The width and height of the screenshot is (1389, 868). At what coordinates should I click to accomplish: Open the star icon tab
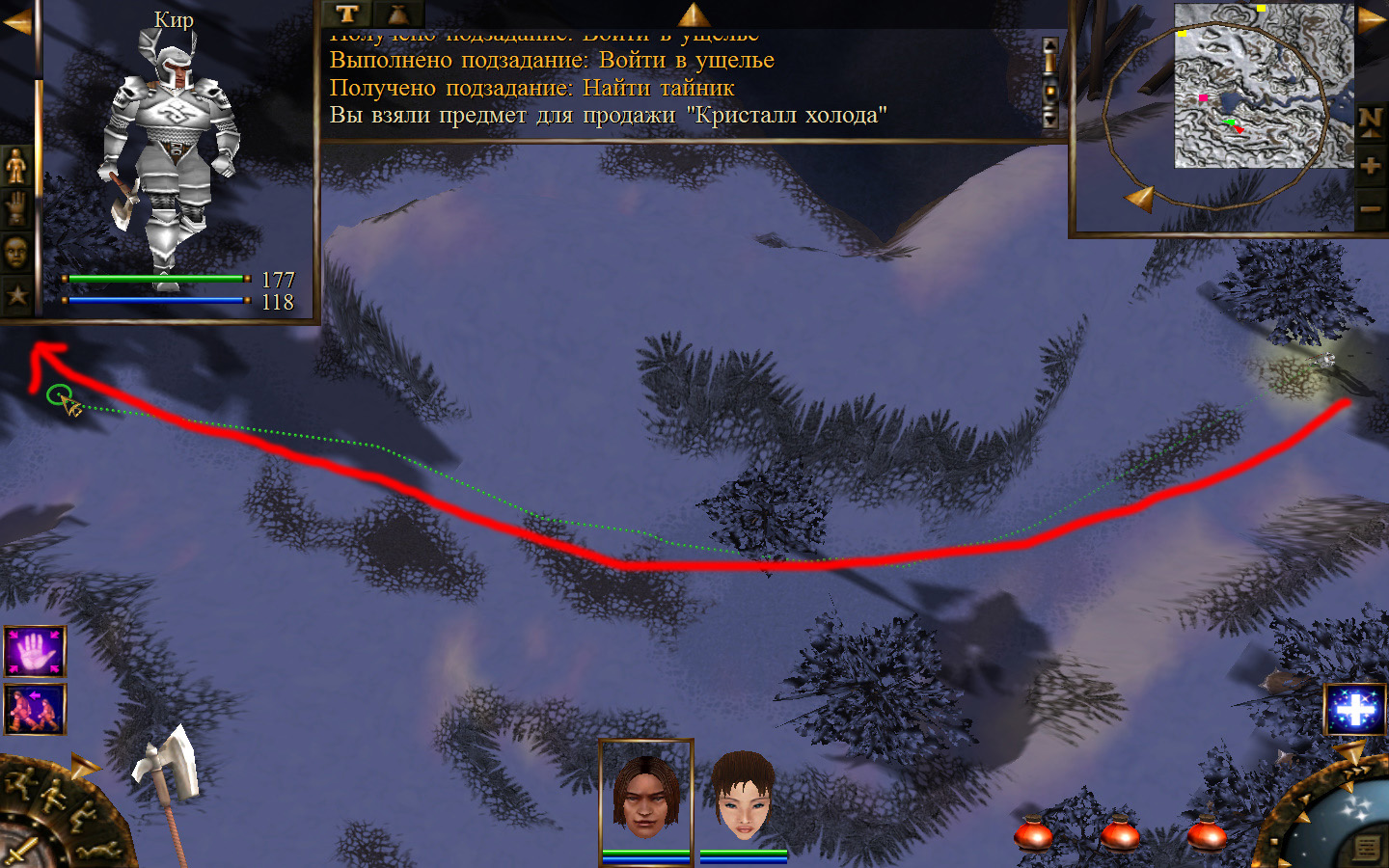click(16, 294)
